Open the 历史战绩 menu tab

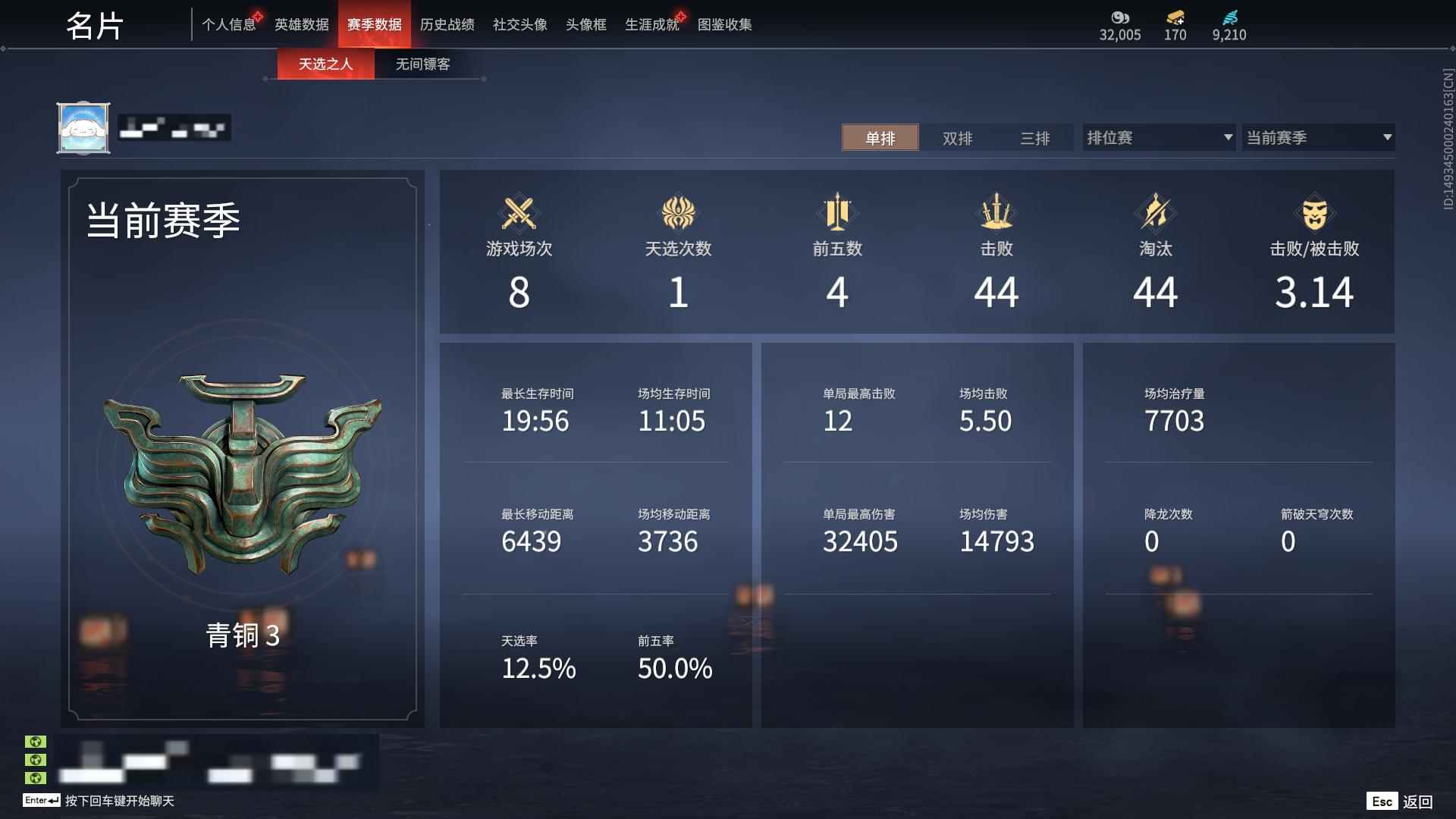[x=447, y=24]
